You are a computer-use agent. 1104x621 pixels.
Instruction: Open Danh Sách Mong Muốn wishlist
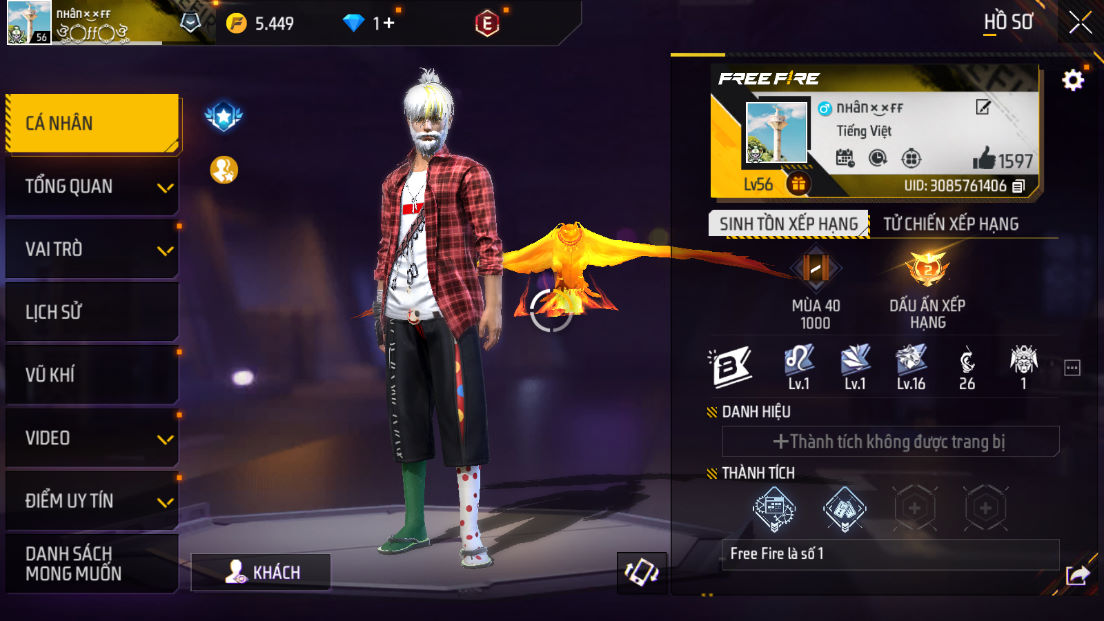[92, 564]
